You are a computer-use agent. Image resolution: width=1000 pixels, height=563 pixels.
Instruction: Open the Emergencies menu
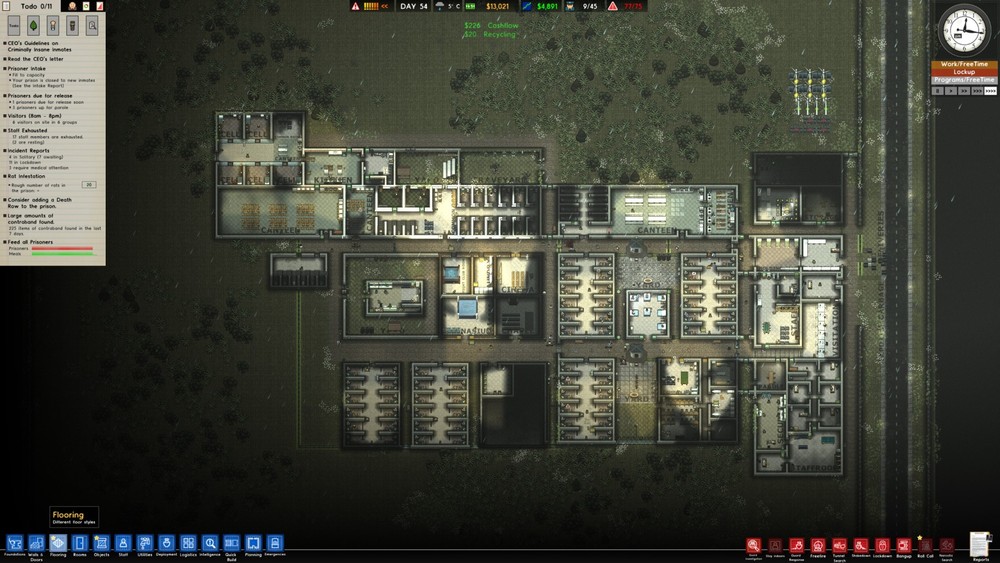tap(275, 543)
